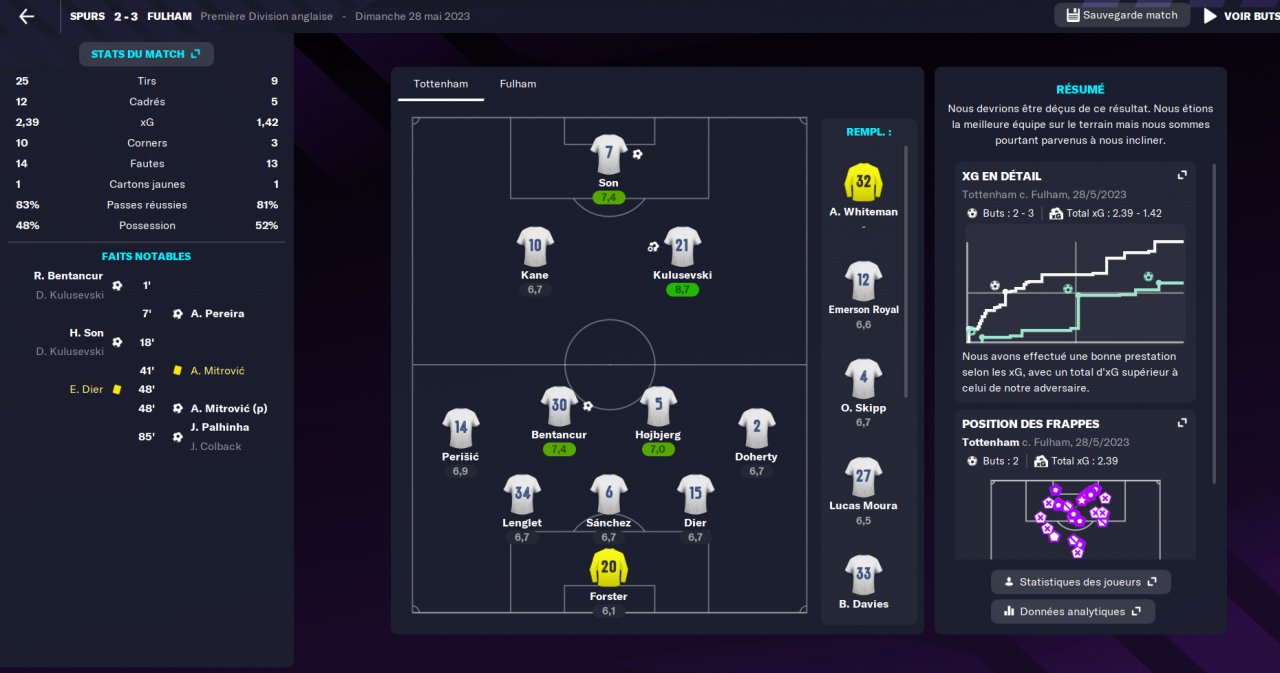Choose Perišić's number 14 shirt
This screenshot has width=1280, height=673.
click(x=461, y=428)
